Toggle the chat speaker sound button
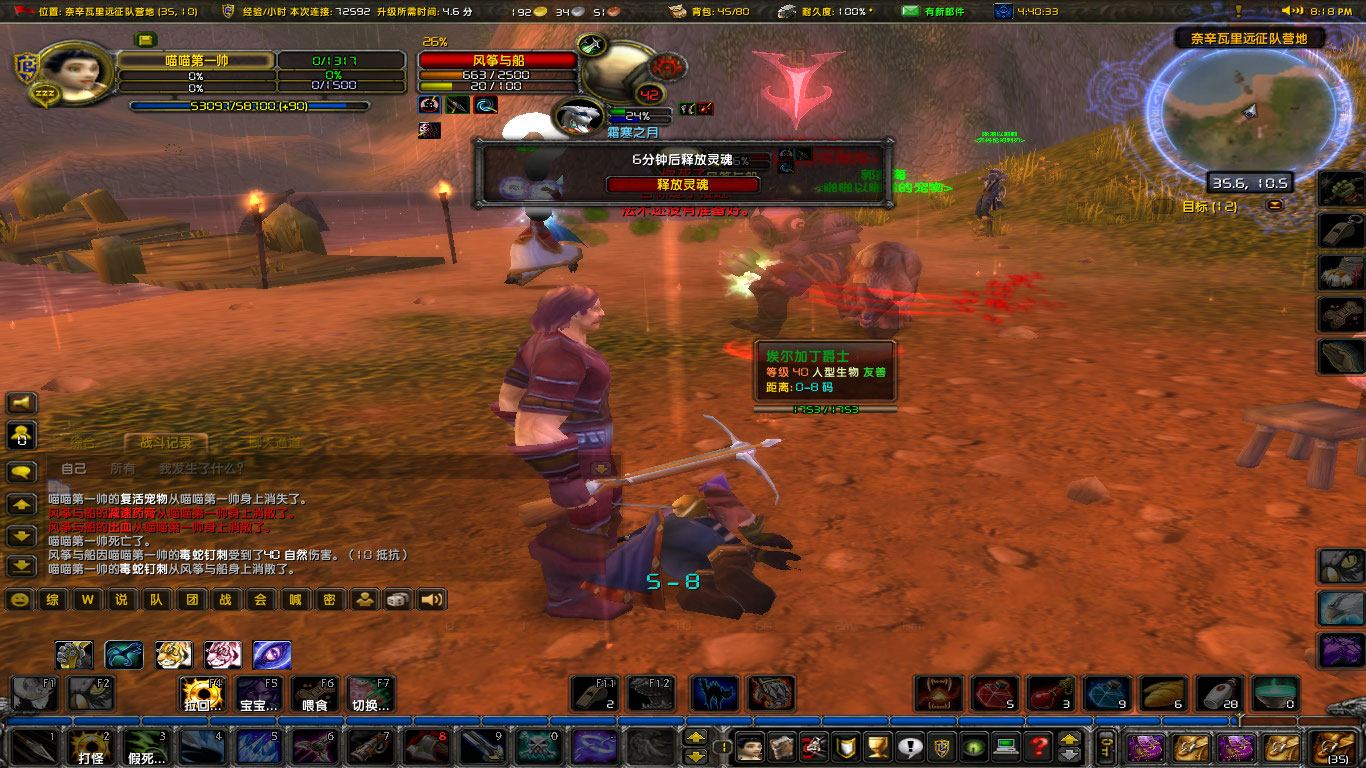 tap(431, 599)
